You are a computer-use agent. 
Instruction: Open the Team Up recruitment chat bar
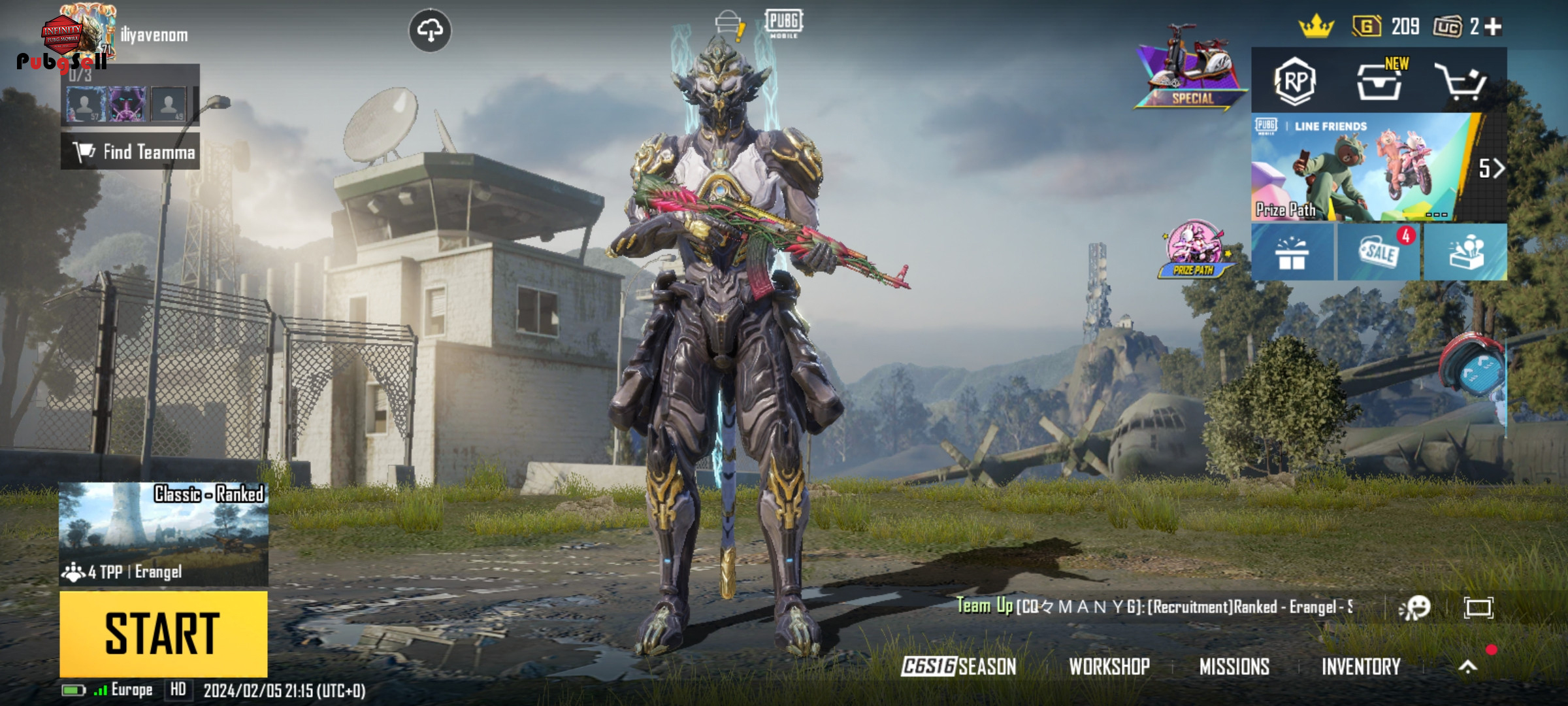1154,607
